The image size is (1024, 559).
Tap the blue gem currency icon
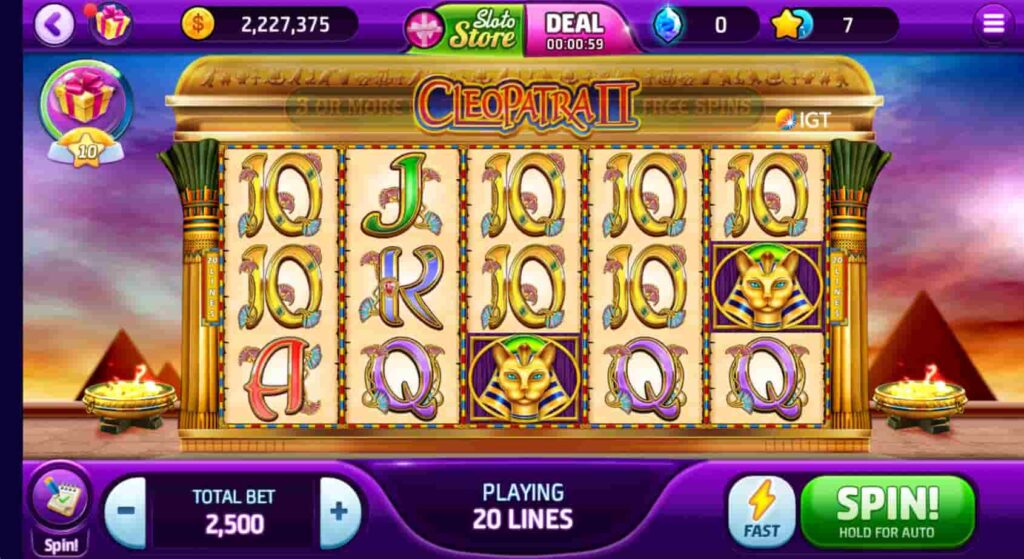(x=669, y=25)
